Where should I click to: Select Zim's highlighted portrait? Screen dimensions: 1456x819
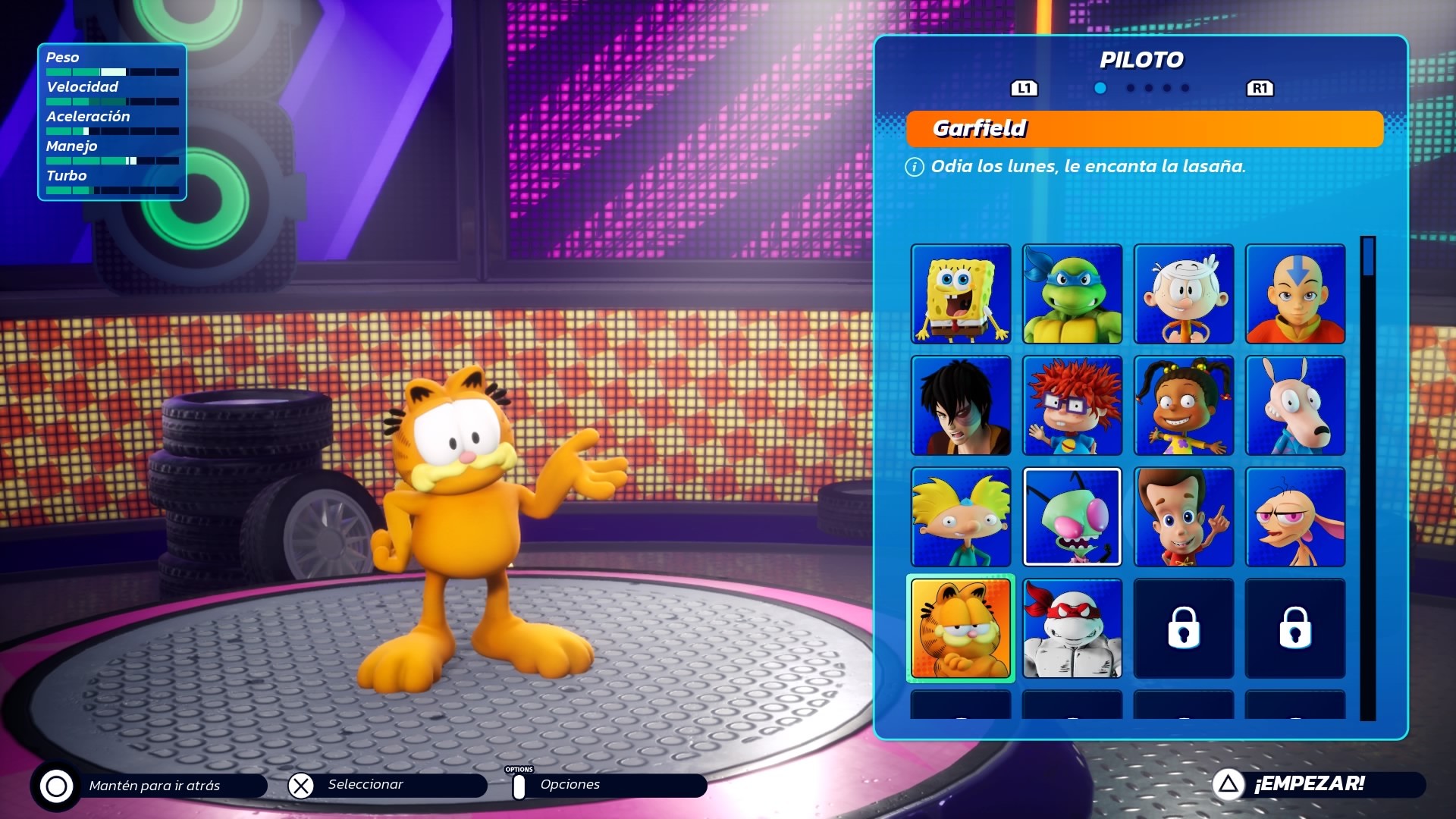(x=1072, y=516)
